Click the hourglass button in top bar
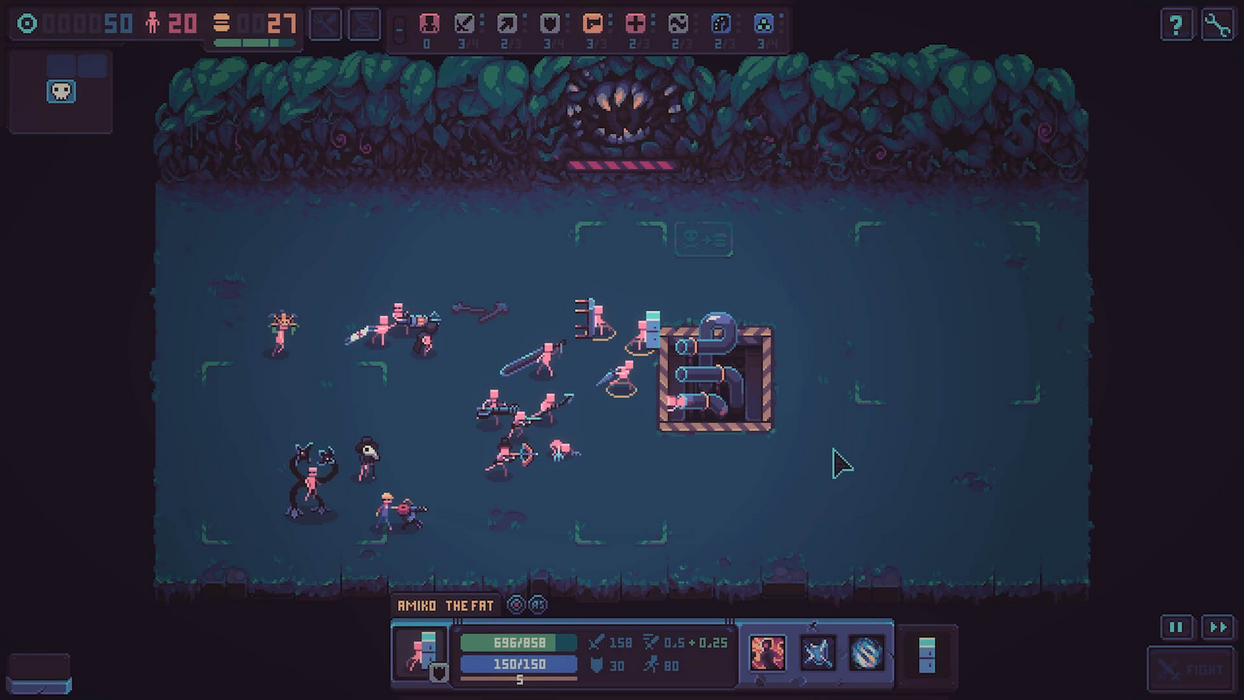The width and height of the screenshot is (1244, 700). [x=364, y=24]
